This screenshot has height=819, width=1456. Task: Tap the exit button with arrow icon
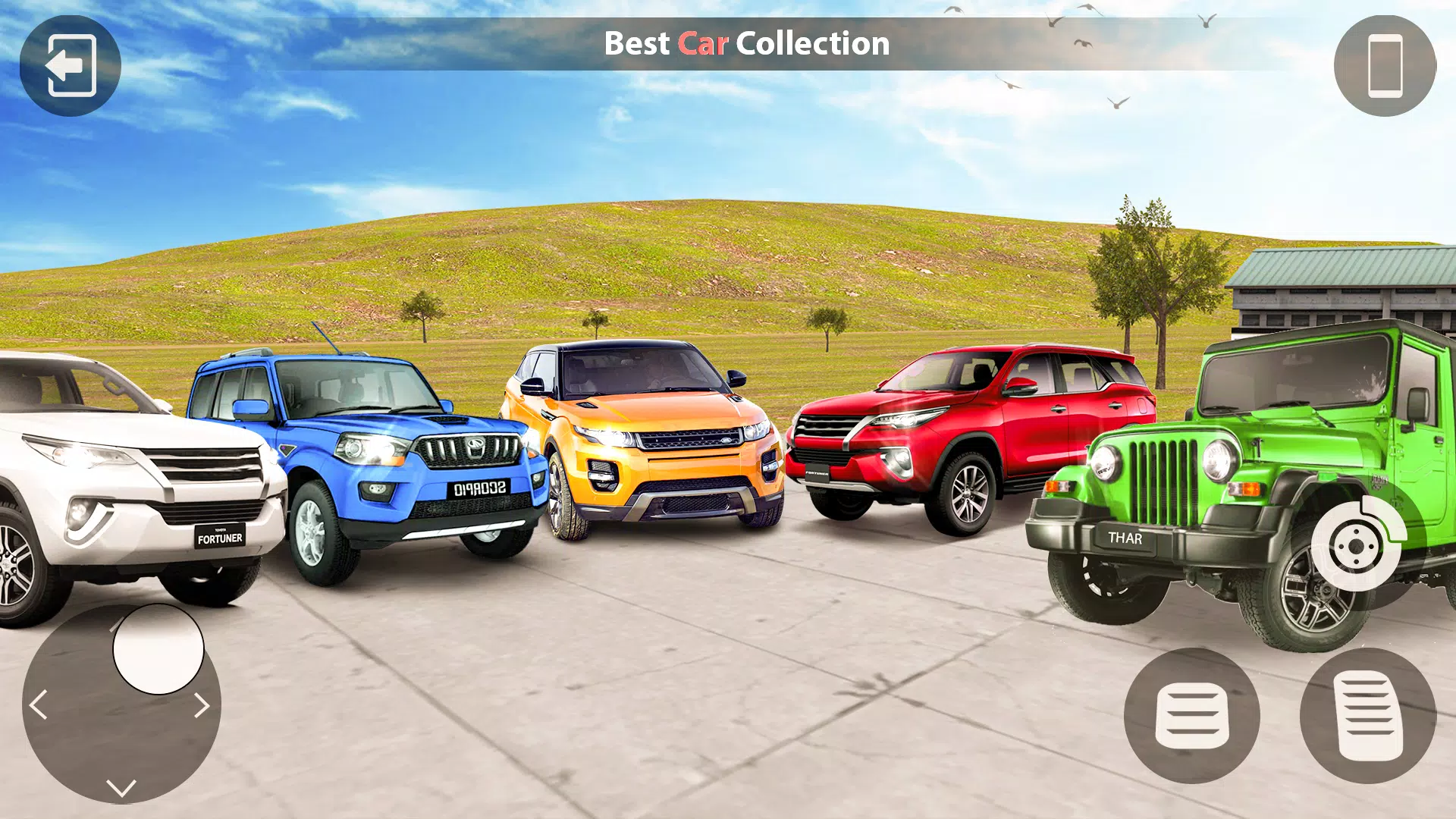71,66
